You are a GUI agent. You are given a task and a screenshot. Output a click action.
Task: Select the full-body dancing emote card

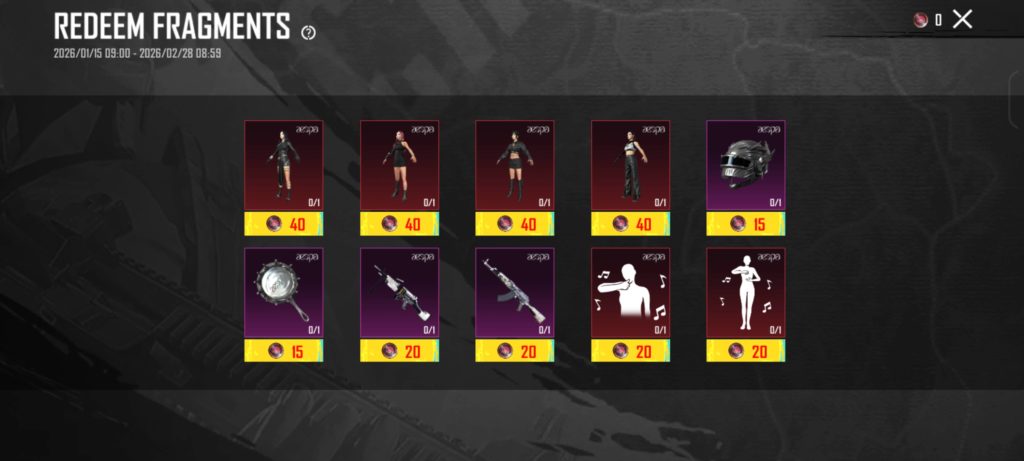(x=745, y=292)
